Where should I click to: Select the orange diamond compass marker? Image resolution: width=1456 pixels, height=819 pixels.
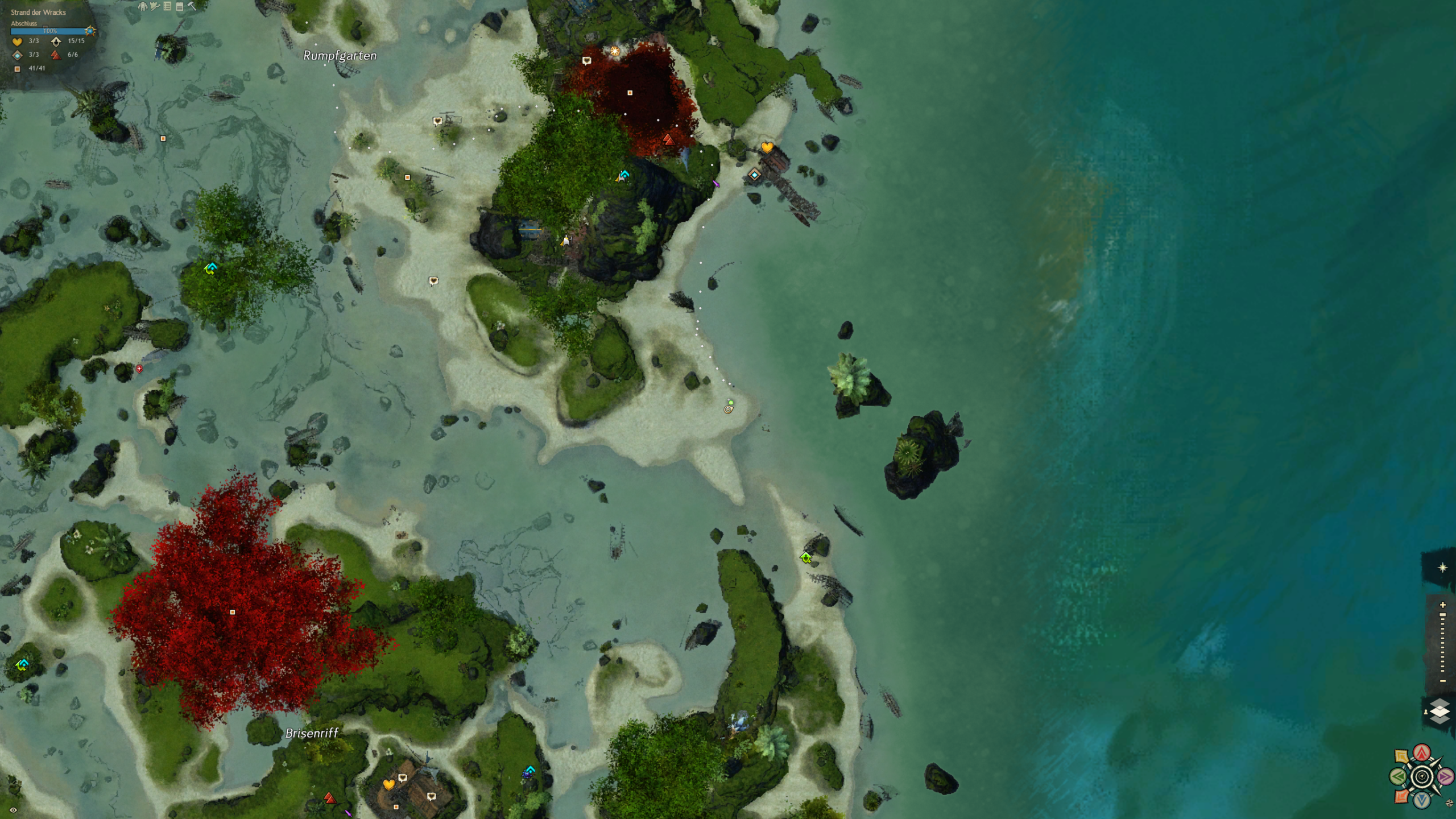click(x=1402, y=796)
